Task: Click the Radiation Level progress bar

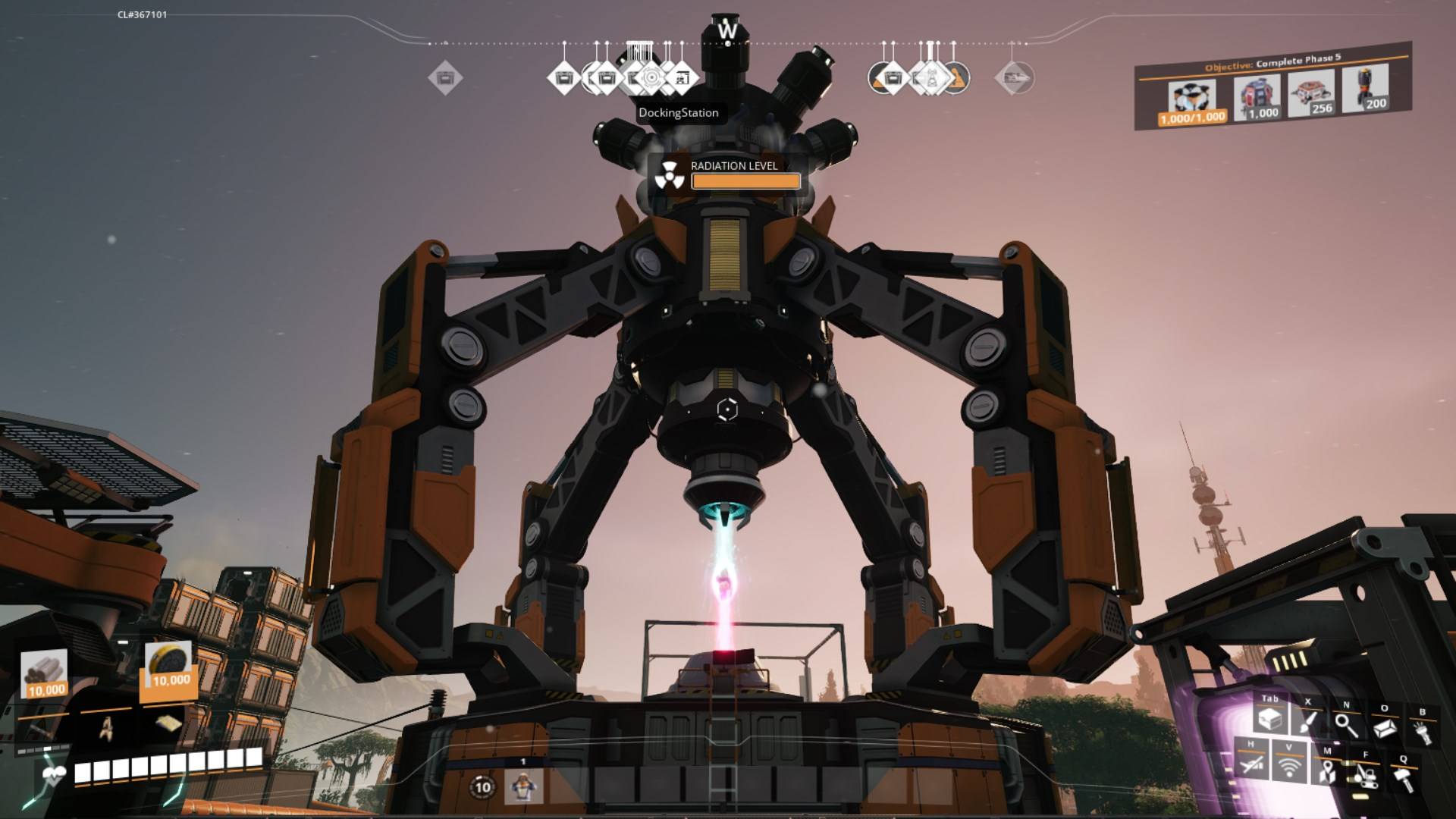Action: tap(745, 182)
